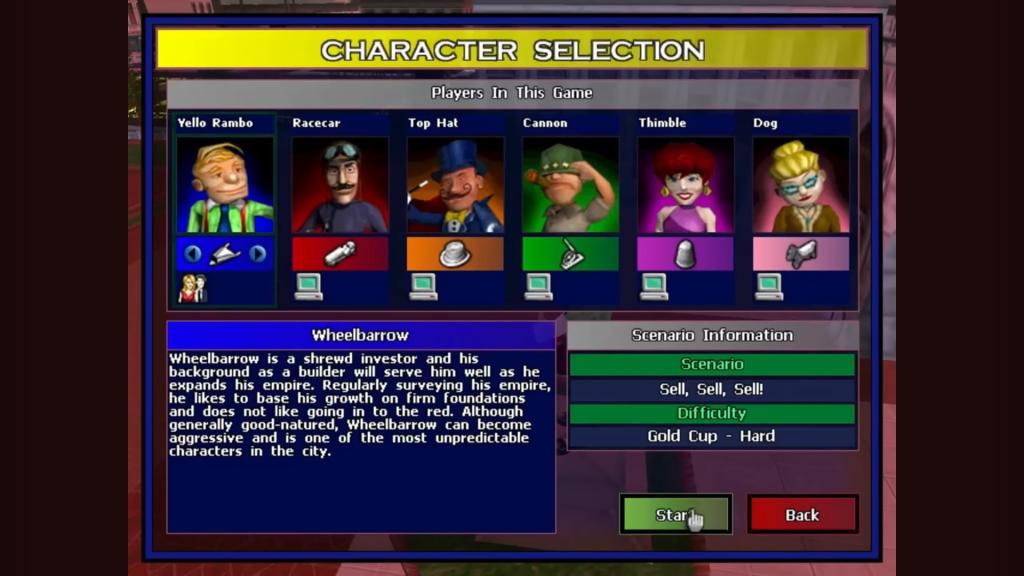1024x576 pixels.
Task: Toggle the computer icon under Dog
Action: [769, 288]
